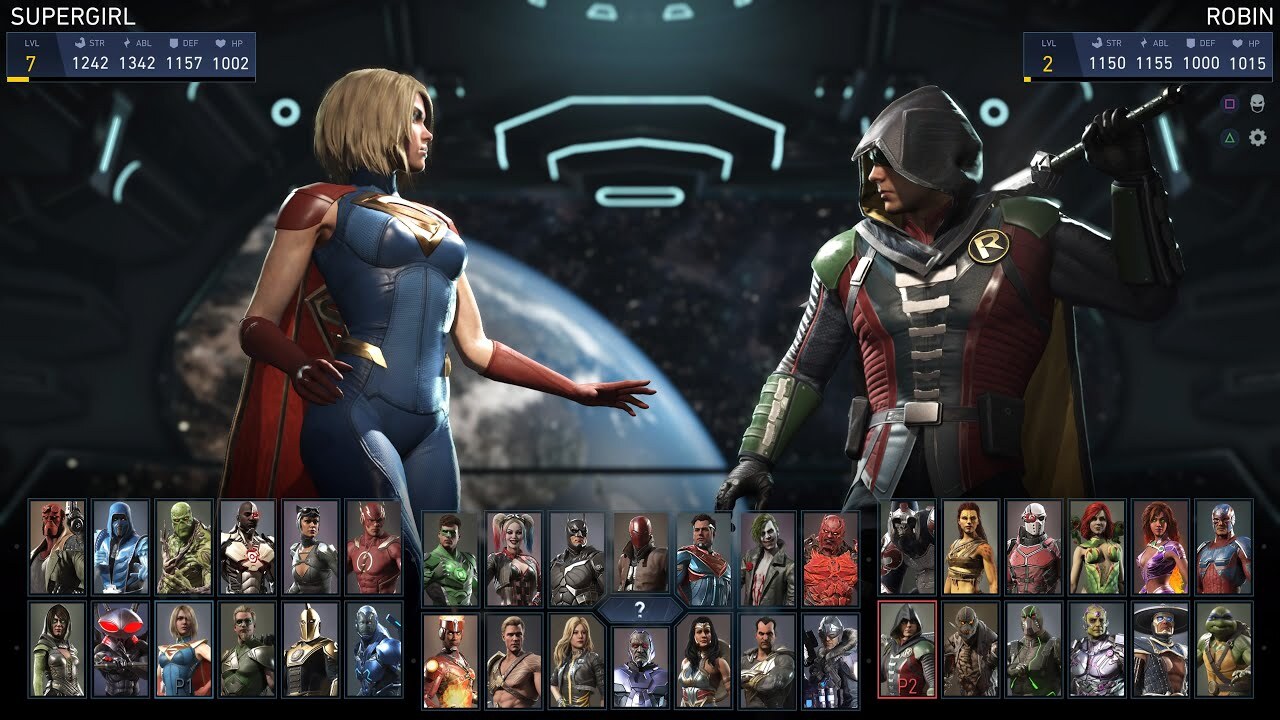The width and height of the screenshot is (1280, 720).
Task: Pick Batman from the character grid
Action: (577, 559)
